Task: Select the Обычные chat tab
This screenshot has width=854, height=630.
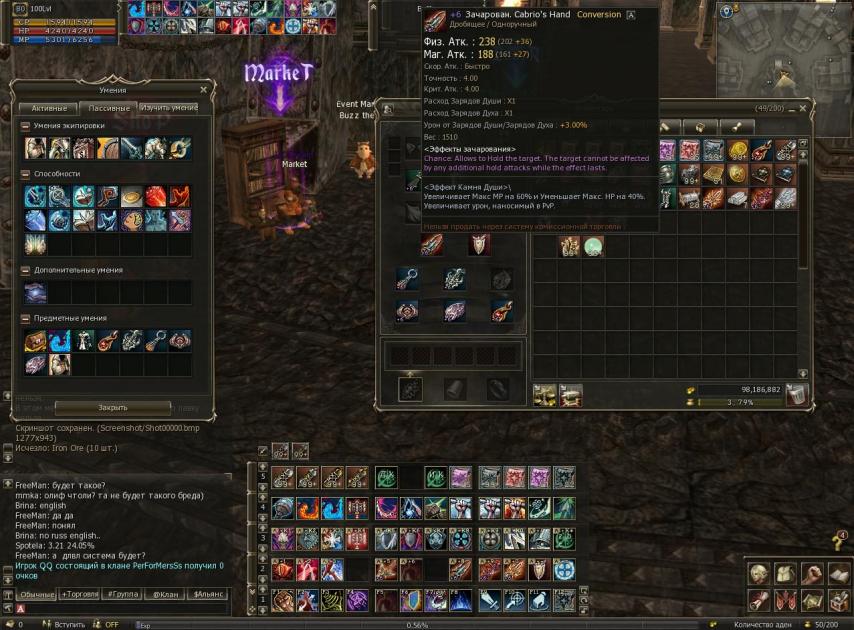Action: [x=38, y=594]
